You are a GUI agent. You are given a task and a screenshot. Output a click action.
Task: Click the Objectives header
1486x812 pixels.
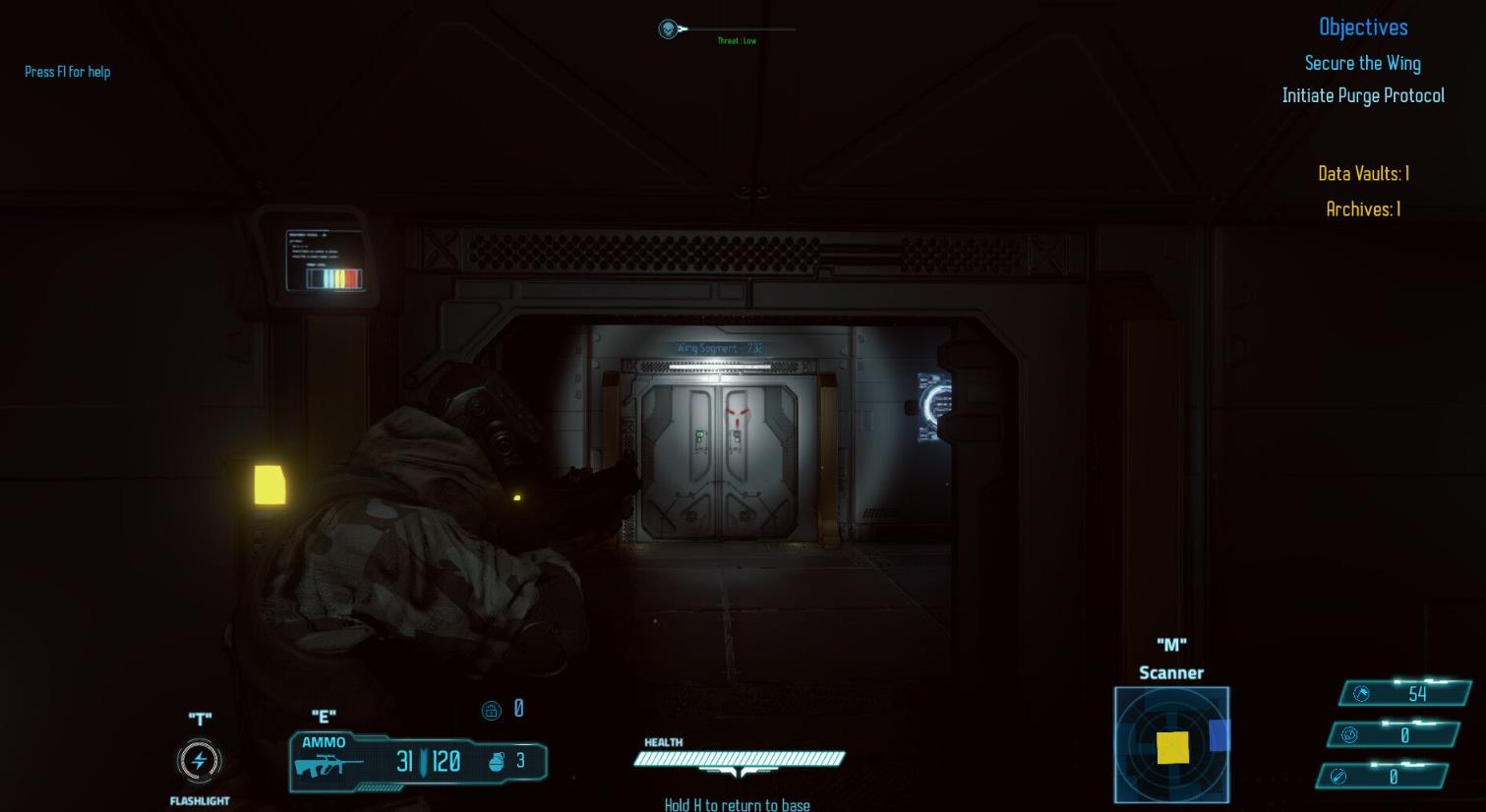[x=1363, y=28]
